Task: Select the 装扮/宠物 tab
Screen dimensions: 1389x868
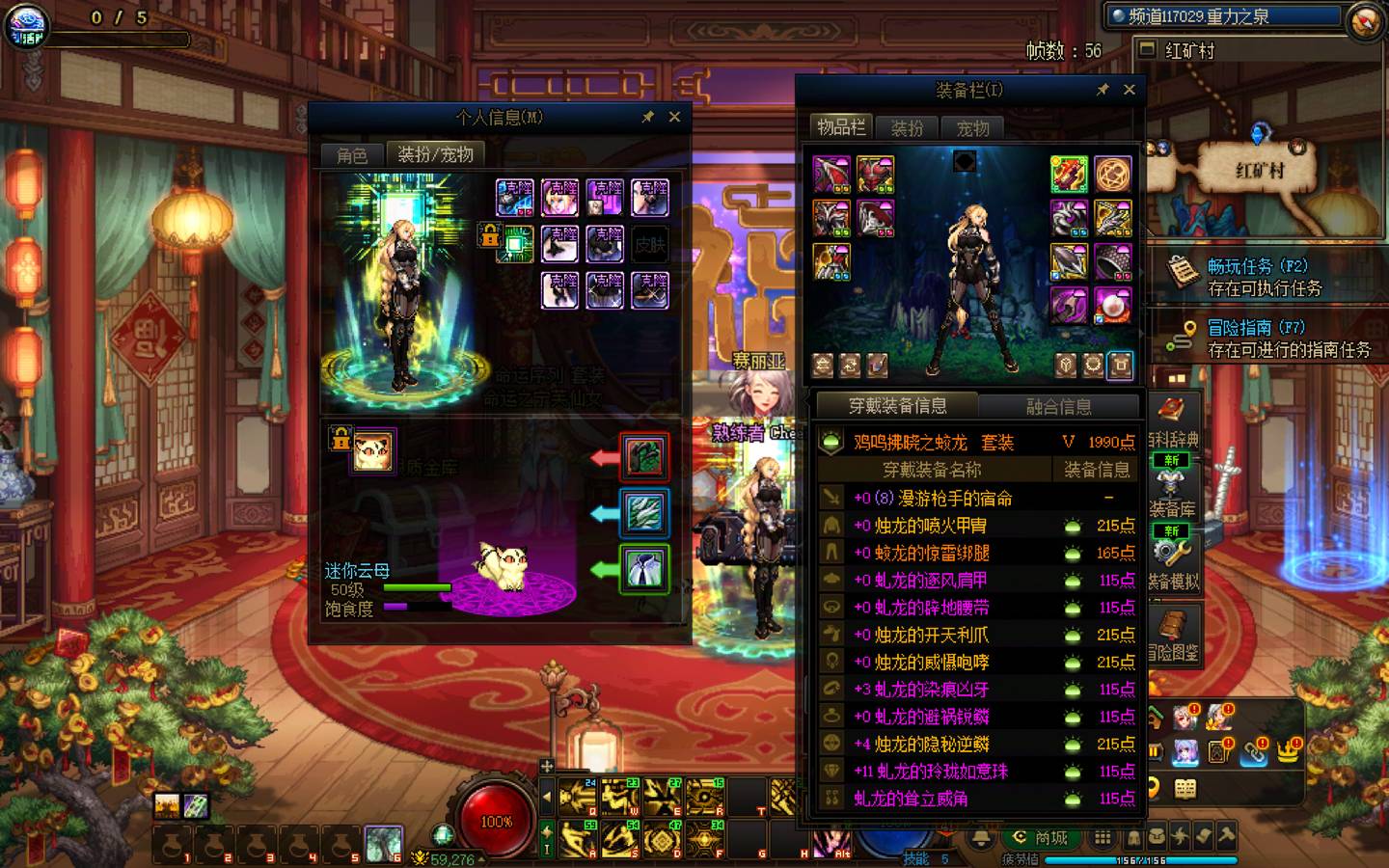Action: (435, 154)
